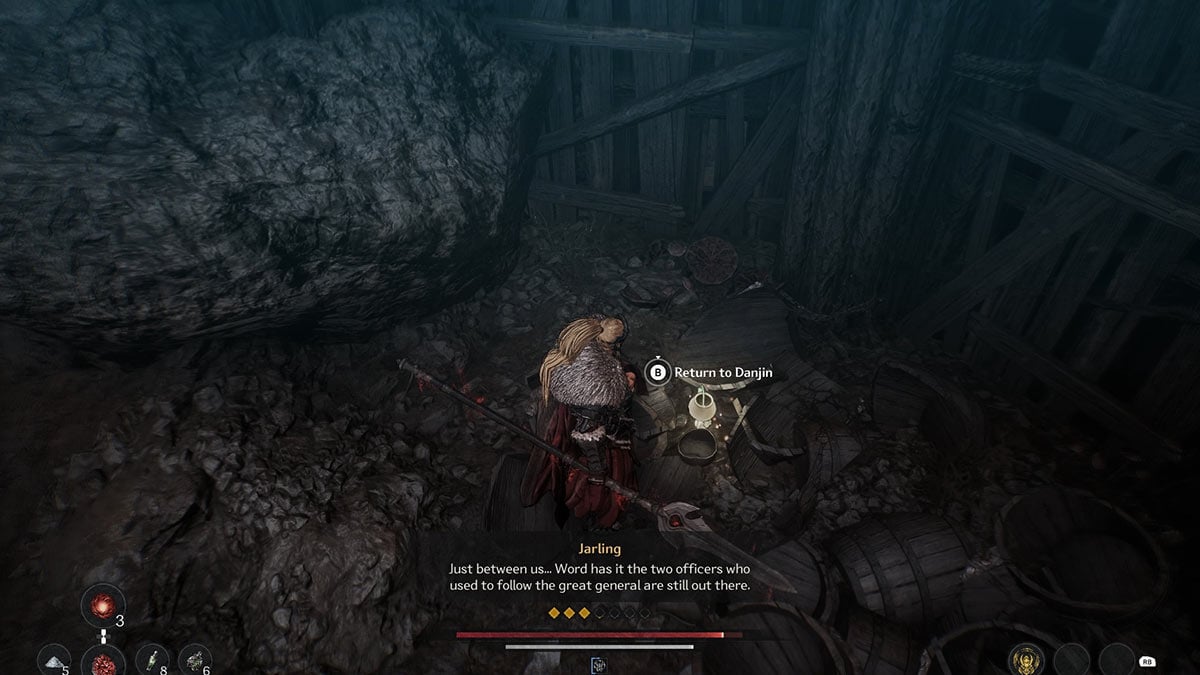1200x675 pixels.
Task: Click the swap icon between red item slots
Action: (103, 635)
